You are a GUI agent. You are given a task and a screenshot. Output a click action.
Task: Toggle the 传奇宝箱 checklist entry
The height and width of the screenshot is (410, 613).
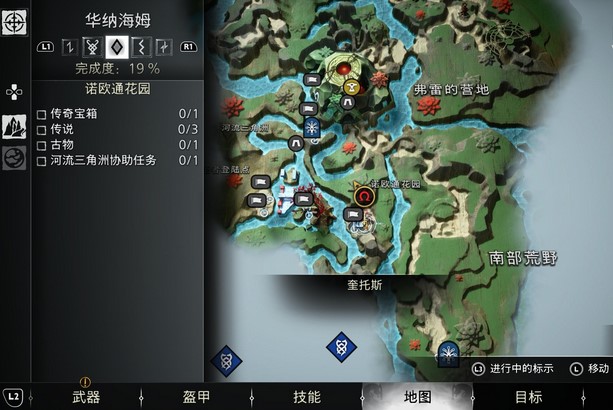coord(42,114)
